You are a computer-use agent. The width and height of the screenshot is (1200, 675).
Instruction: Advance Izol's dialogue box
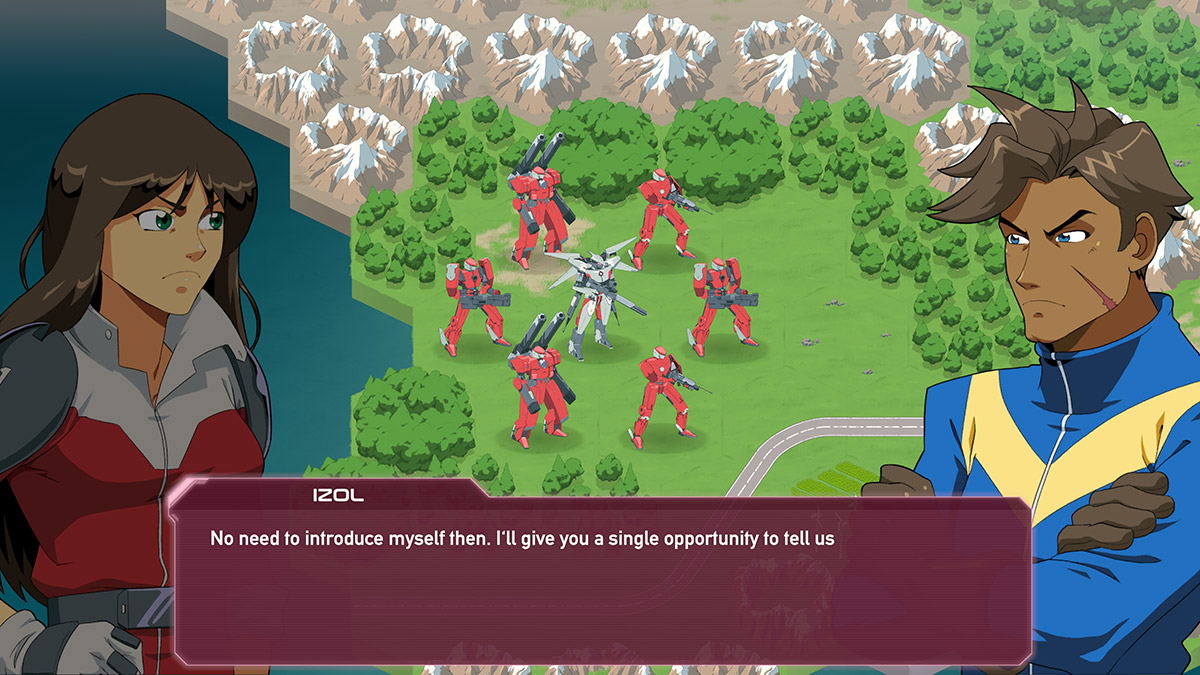(x=600, y=580)
